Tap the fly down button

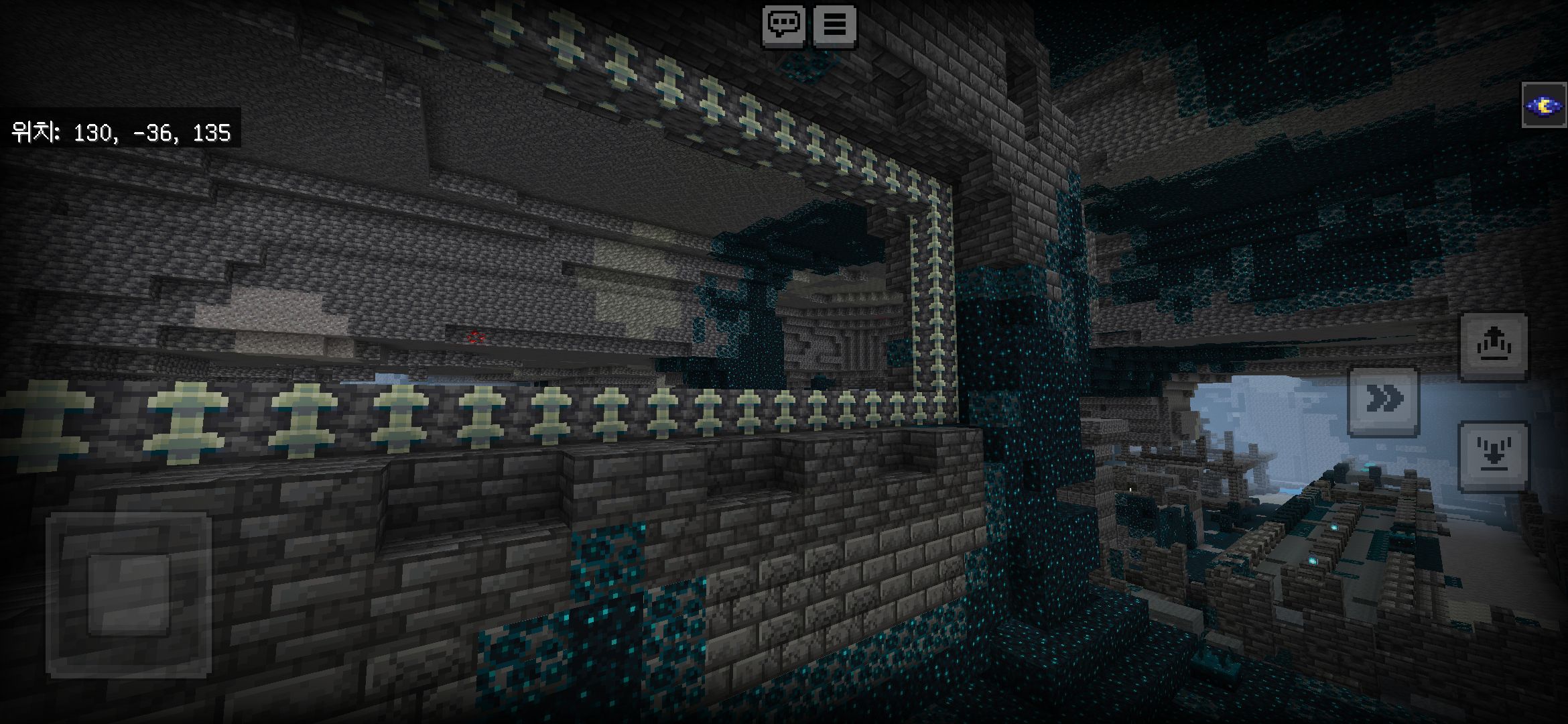tap(1494, 455)
